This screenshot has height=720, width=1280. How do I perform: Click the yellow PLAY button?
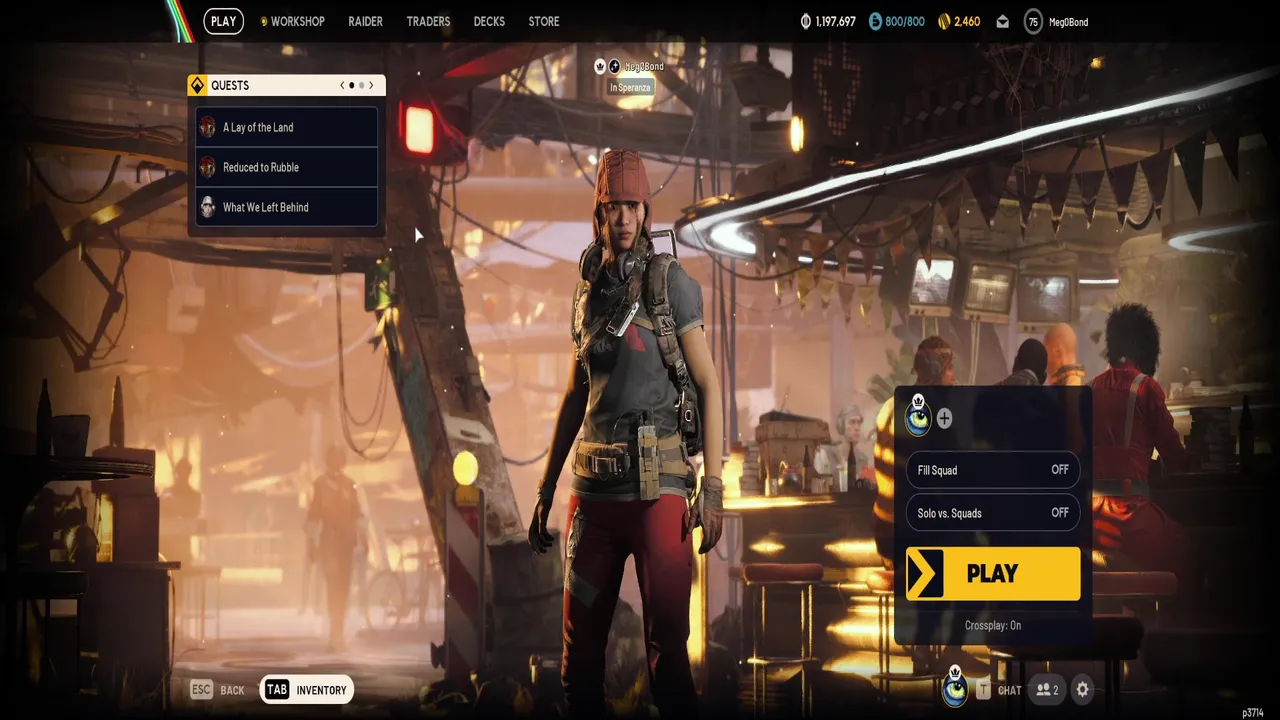pyautogui.click(x=992, y=574)
